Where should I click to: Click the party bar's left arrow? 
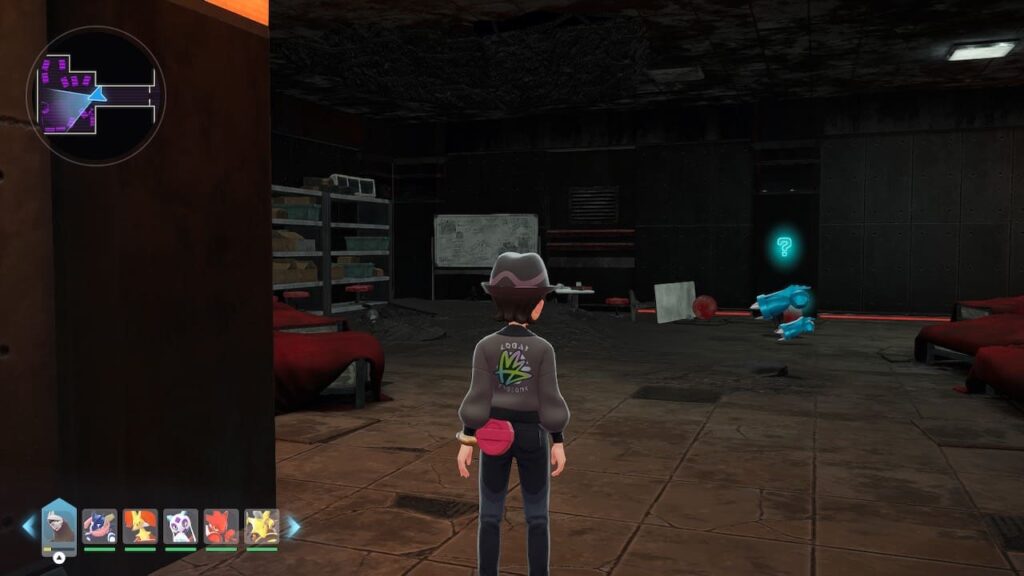pyautogui.click(x=28, y=526)
